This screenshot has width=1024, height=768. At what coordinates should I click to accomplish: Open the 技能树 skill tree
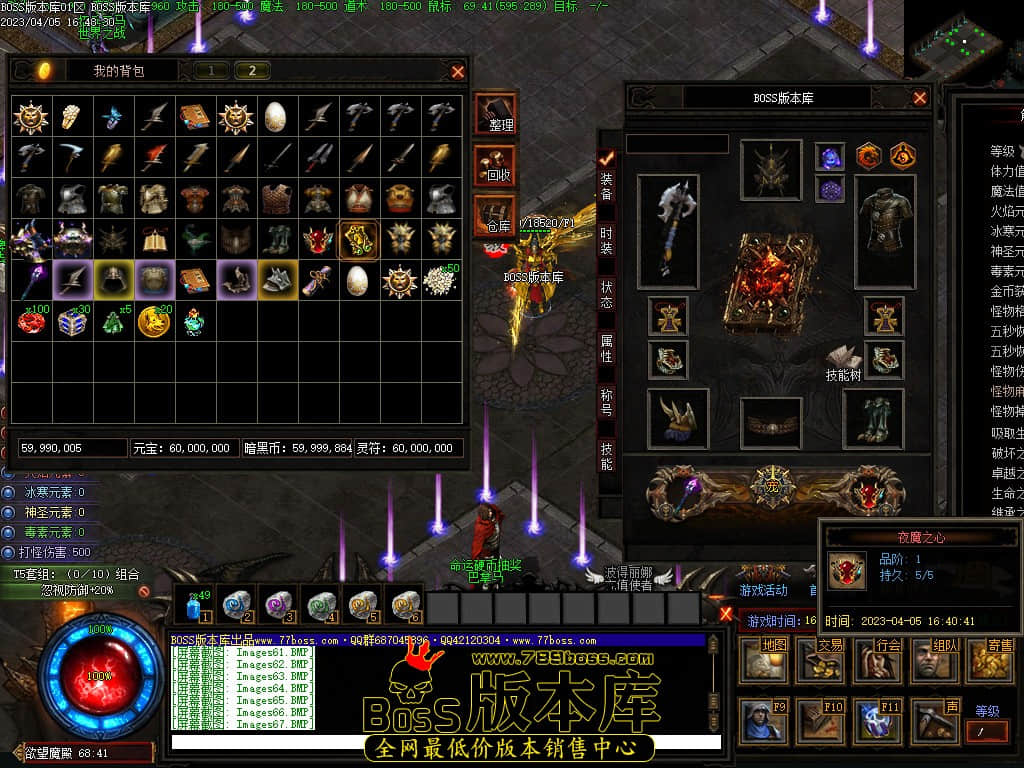[843, 364]
